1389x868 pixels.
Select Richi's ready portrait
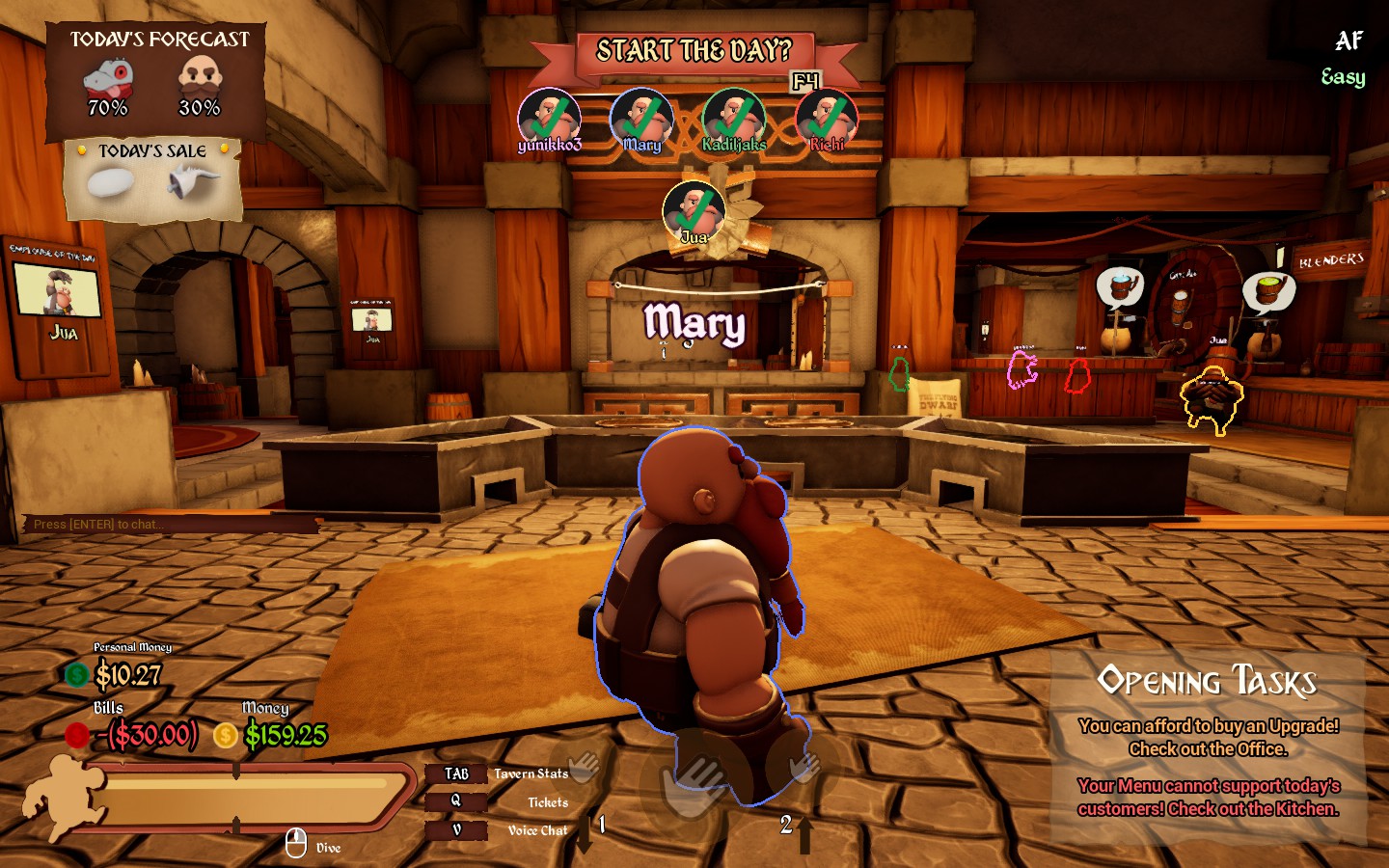pyautogui.click(x=826, y=119)
